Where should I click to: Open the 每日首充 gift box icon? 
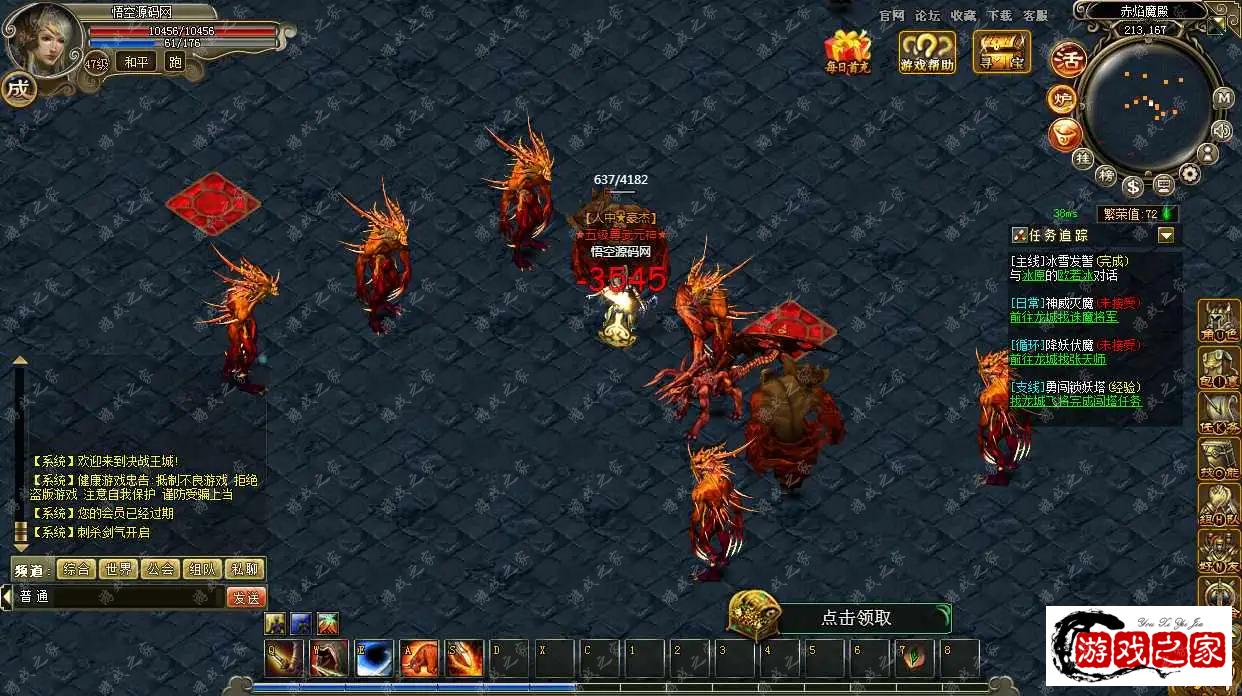(848, 51)
